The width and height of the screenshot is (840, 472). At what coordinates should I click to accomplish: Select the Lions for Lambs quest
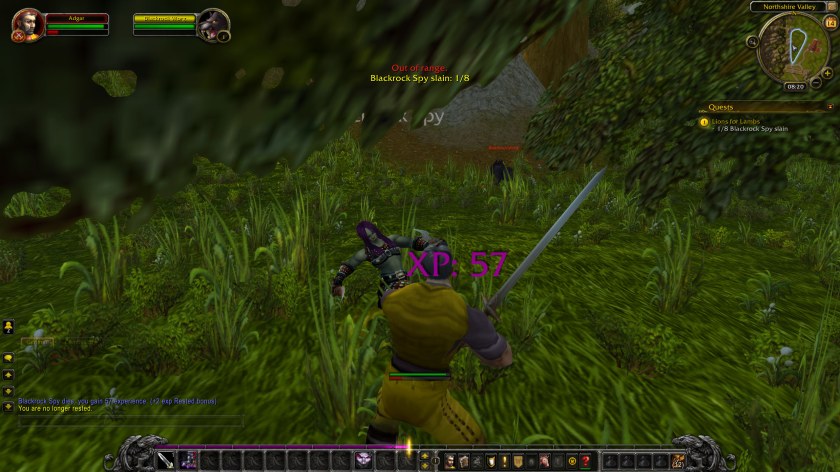735,121
